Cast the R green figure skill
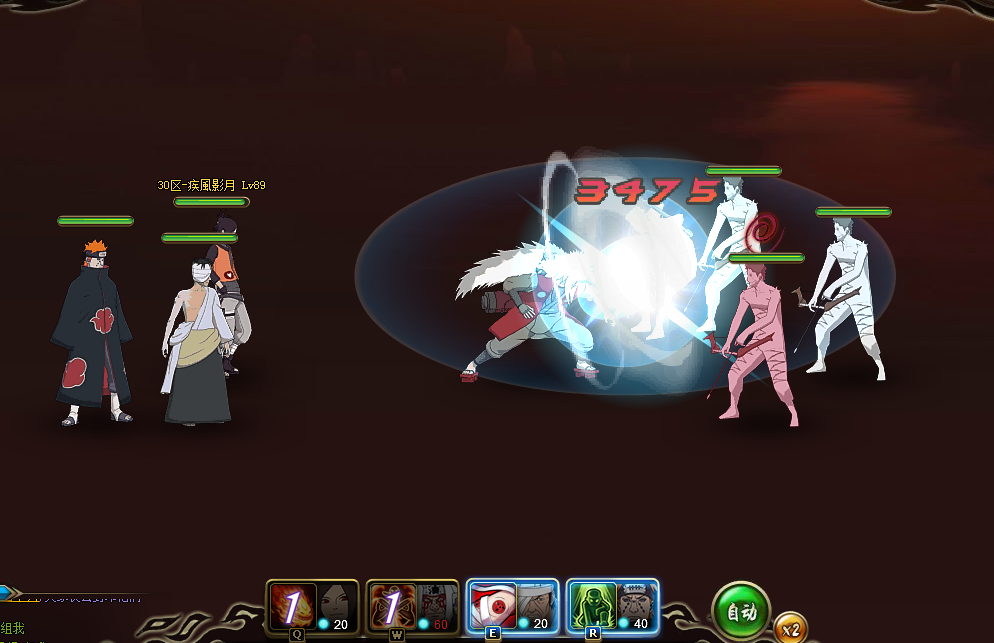Screen dimensions: 994x643 click(x=593, y=606)
